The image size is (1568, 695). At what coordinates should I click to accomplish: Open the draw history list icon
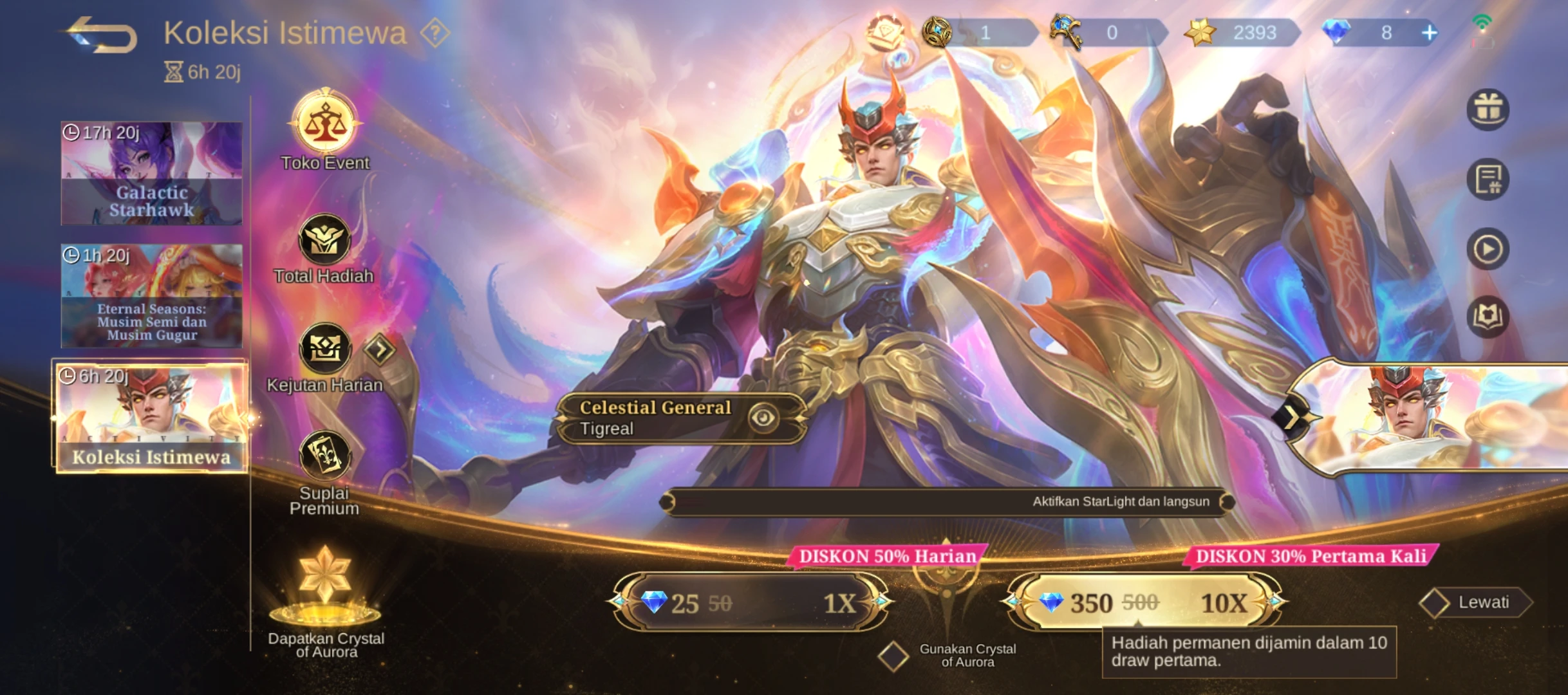(x=1488, y=180)
